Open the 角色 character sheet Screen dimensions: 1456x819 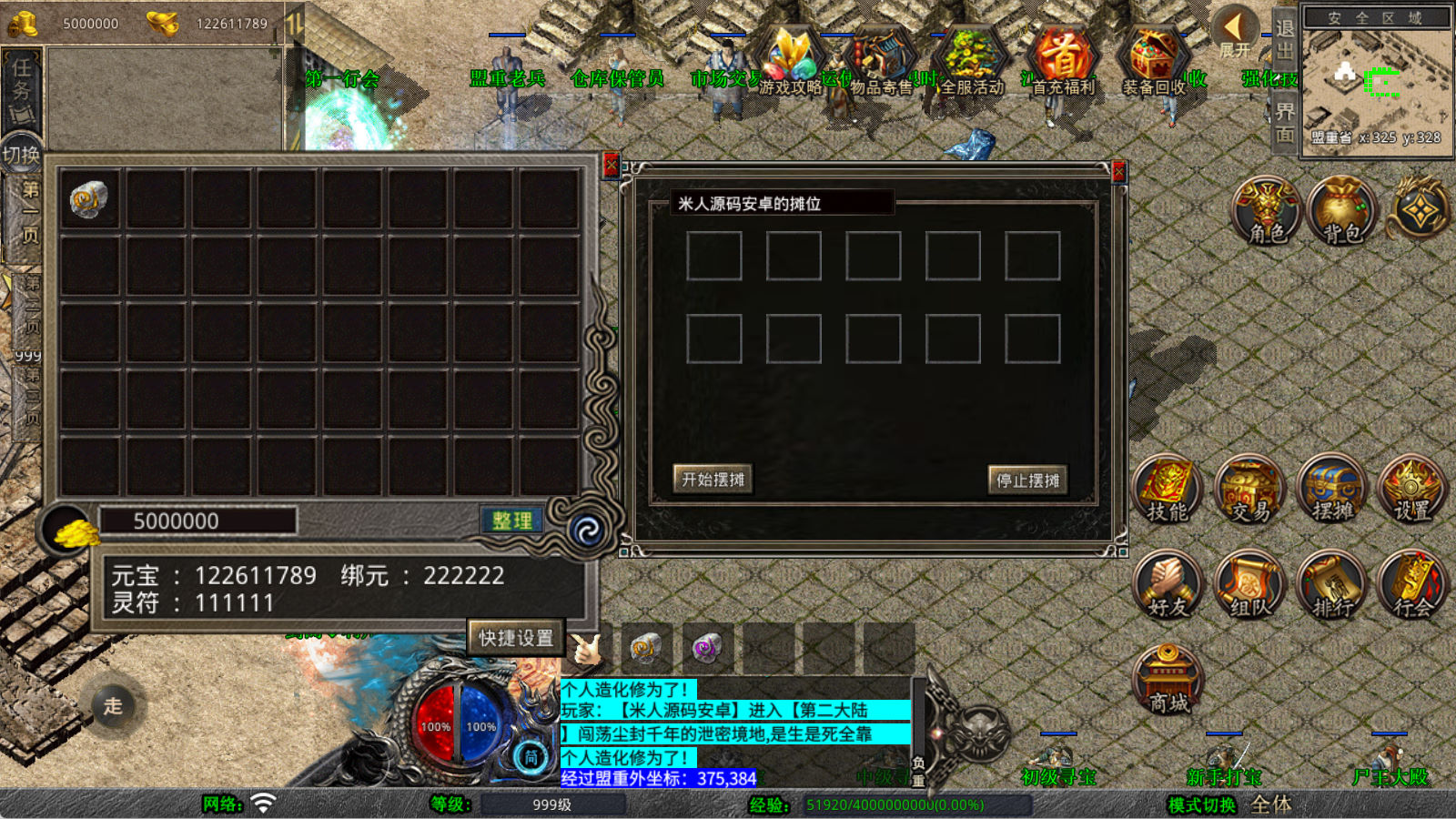tap(1266, 210)
